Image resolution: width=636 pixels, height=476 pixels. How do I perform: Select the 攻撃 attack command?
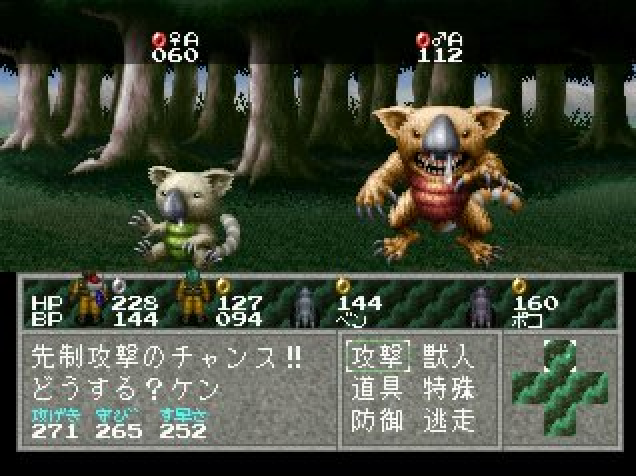(x=374, y=357)
